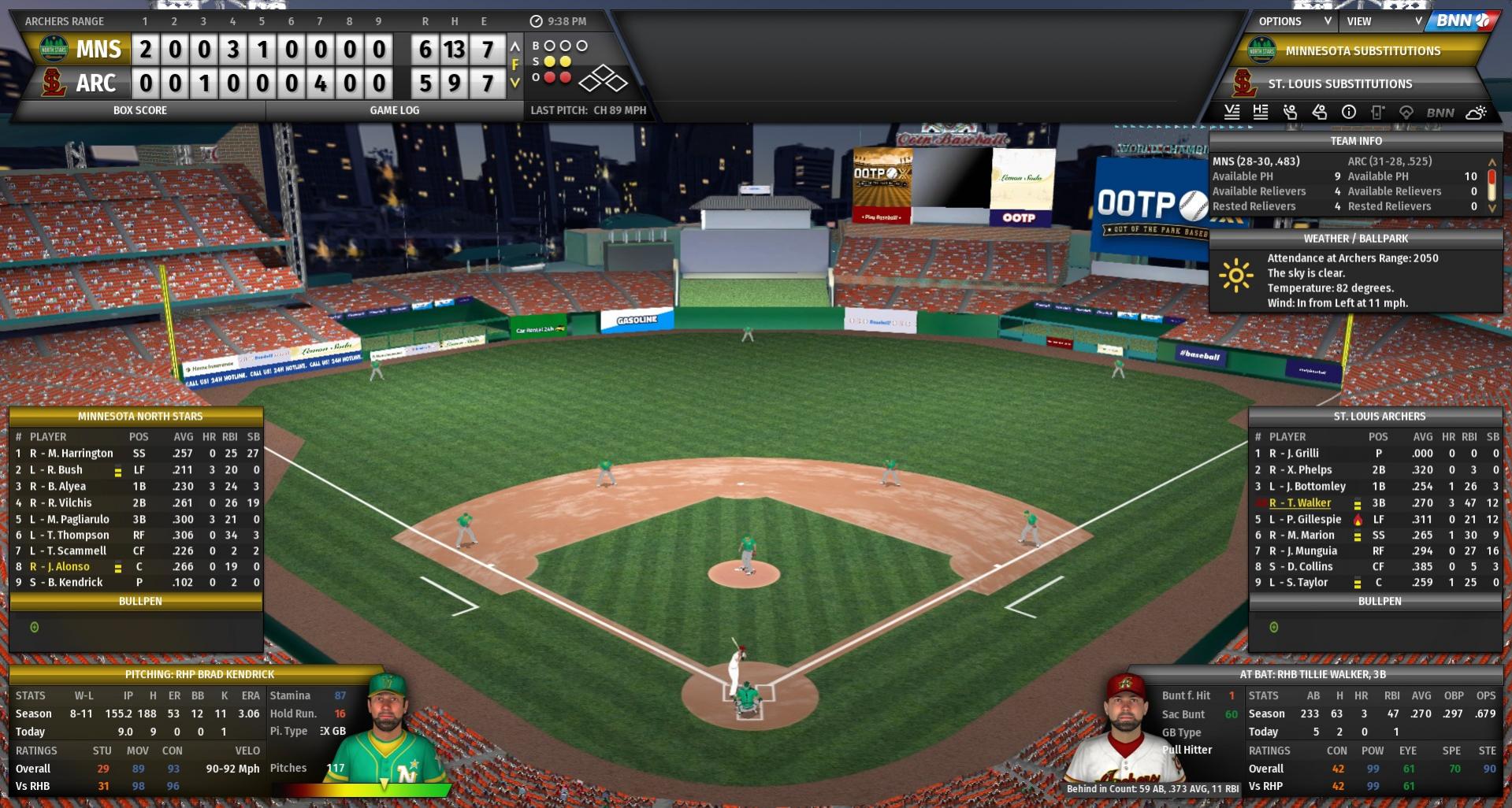This screenshot has height=808, width=1512.
Task: Open the Minnesota bullpen panel header
Action: (x=139, y=601)
